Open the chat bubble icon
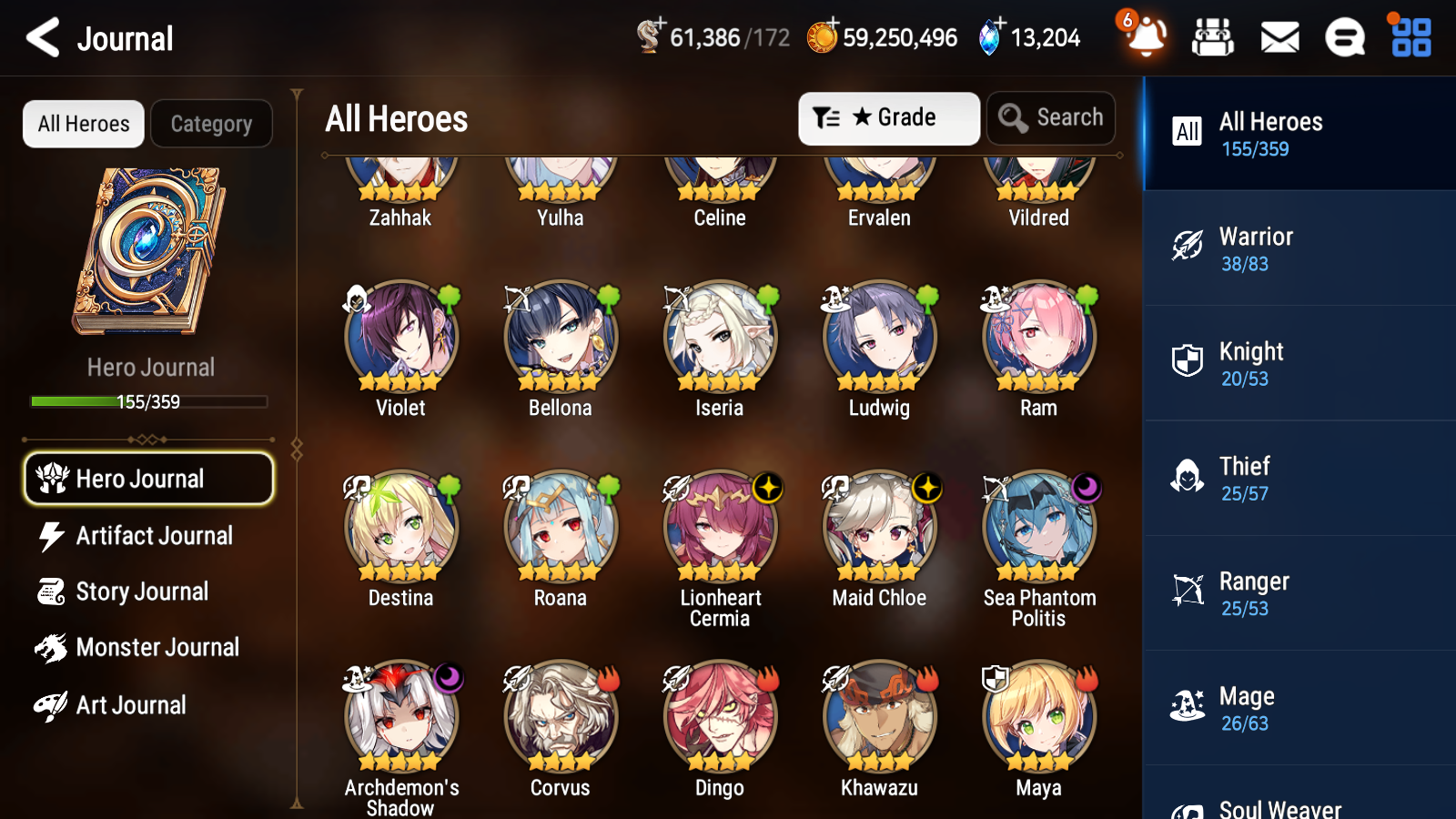1456x819 pixels. point(1344,38)
